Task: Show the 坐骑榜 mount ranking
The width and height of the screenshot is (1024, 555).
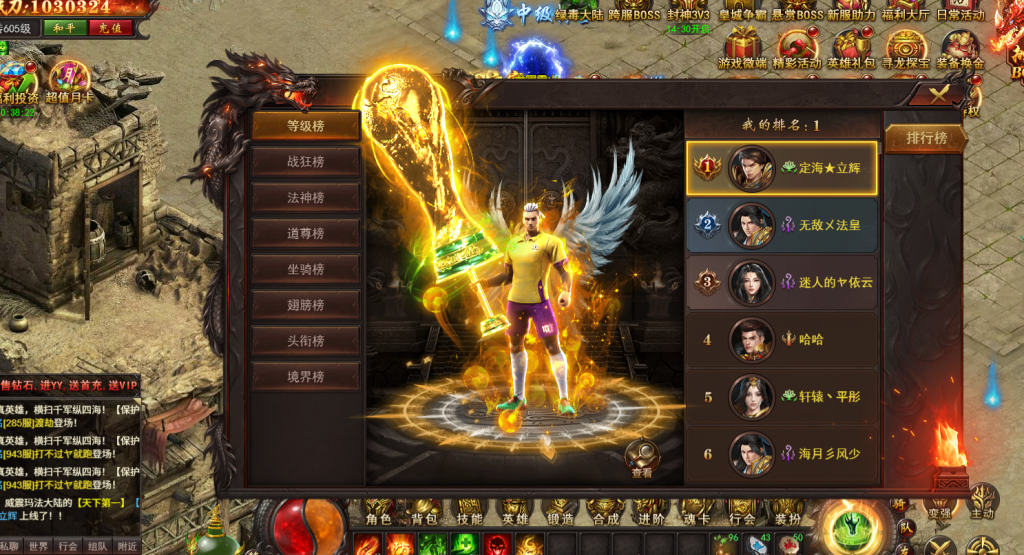Action: 305,269
